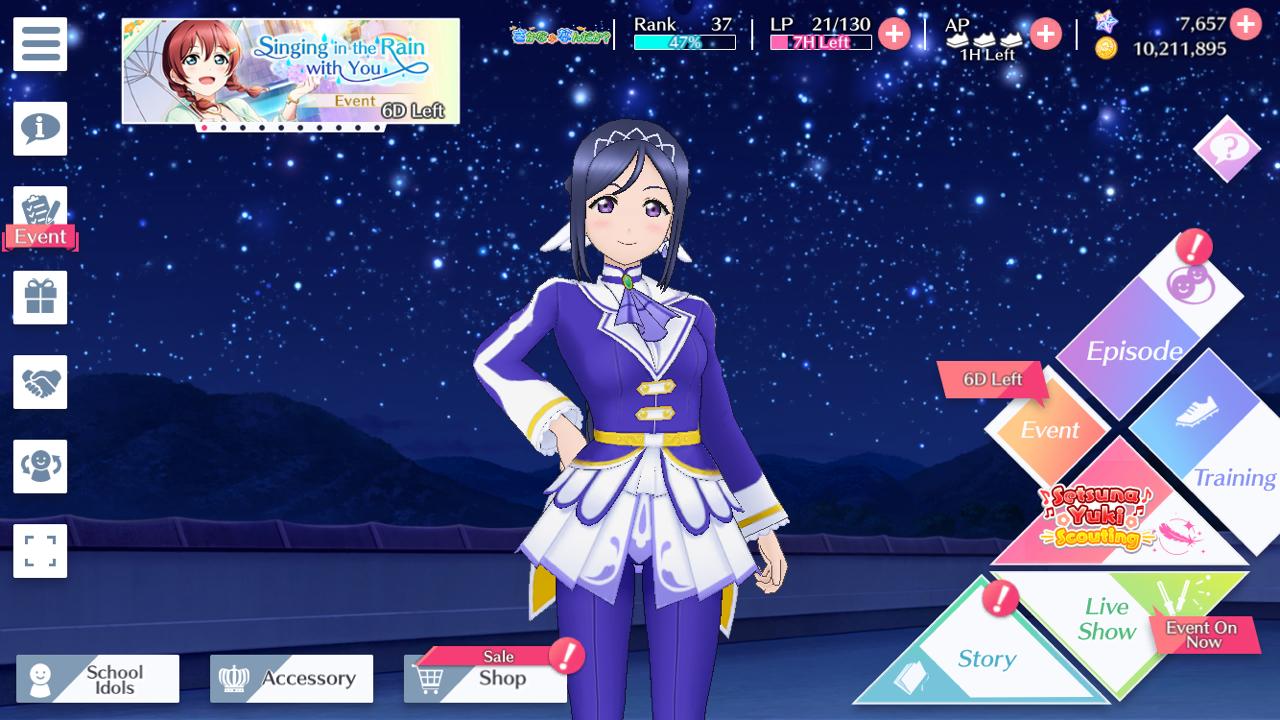Tap the character swap icon
Image resolution: width=1280 pixels, height=720 pixels.
click(x=40, y=466)
